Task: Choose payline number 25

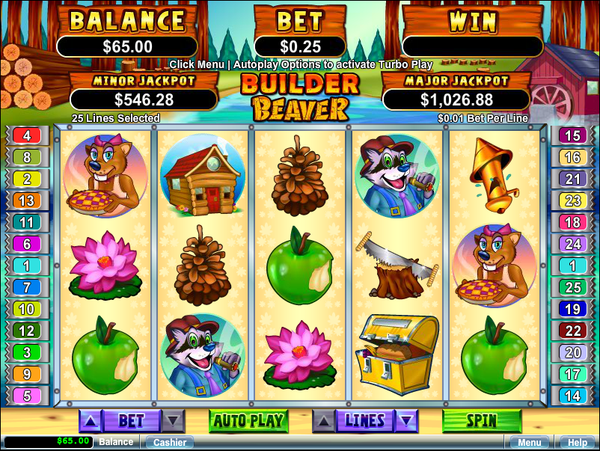Action: coord(573,287)
